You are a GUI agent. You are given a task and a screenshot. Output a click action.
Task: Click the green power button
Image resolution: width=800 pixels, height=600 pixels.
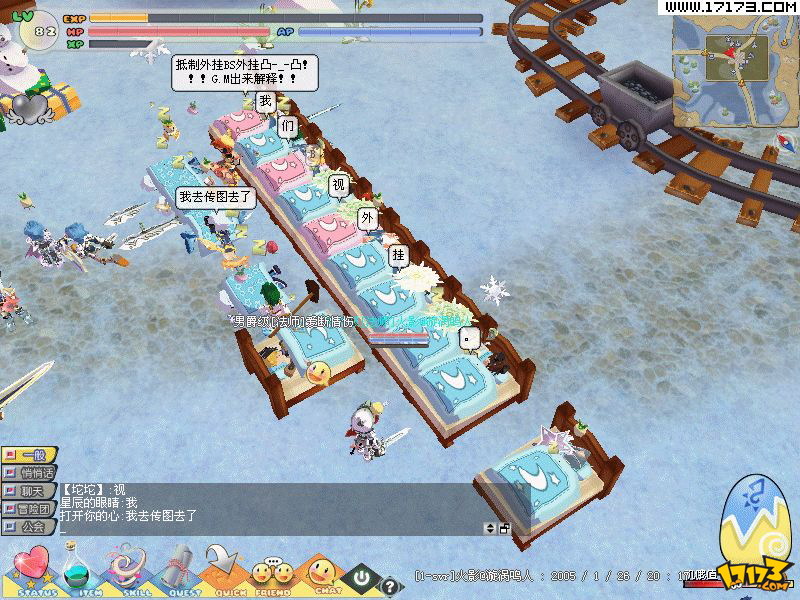click(x=361, y=578)
